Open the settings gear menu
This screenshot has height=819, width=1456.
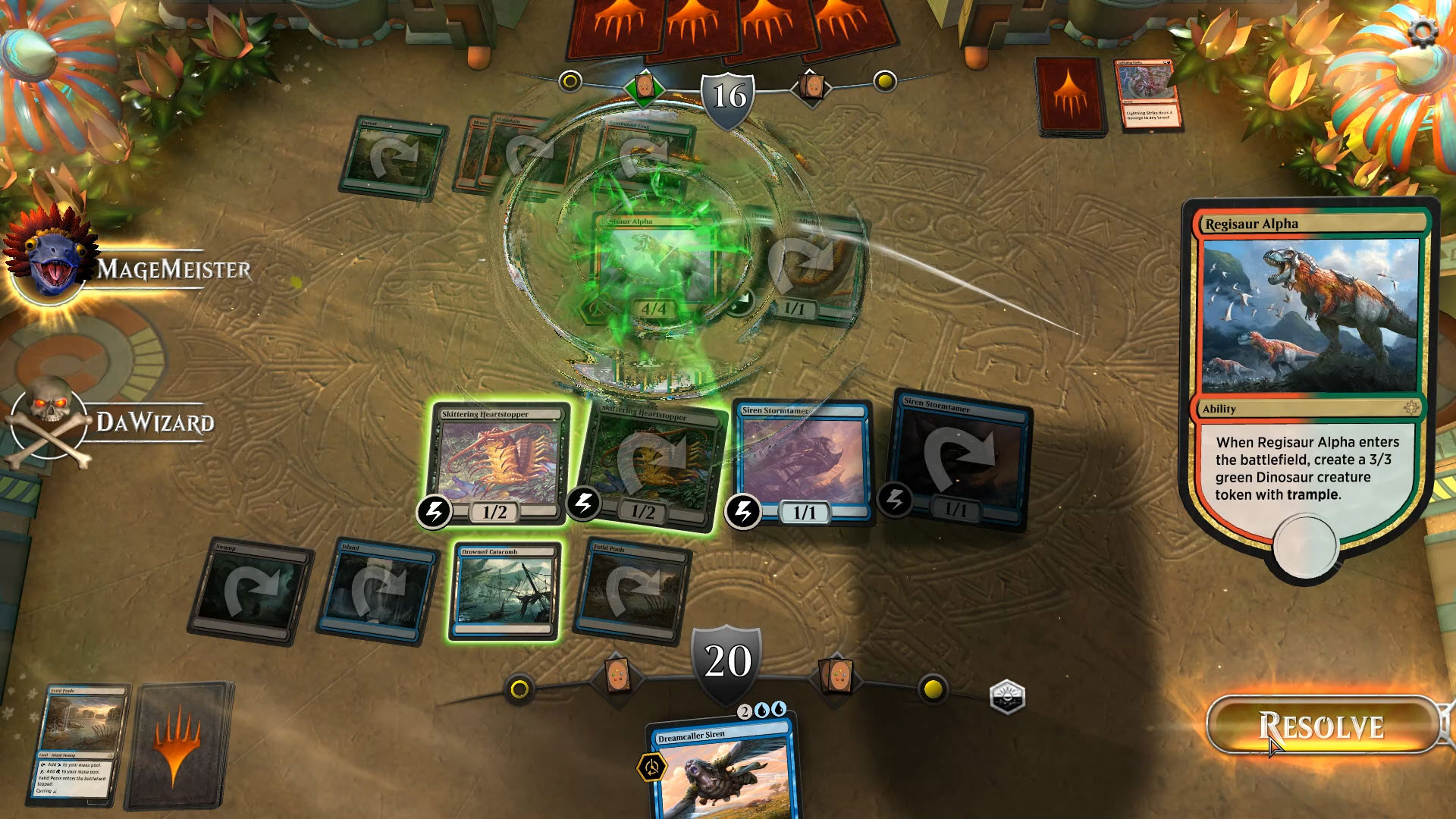pos(1423,29)
